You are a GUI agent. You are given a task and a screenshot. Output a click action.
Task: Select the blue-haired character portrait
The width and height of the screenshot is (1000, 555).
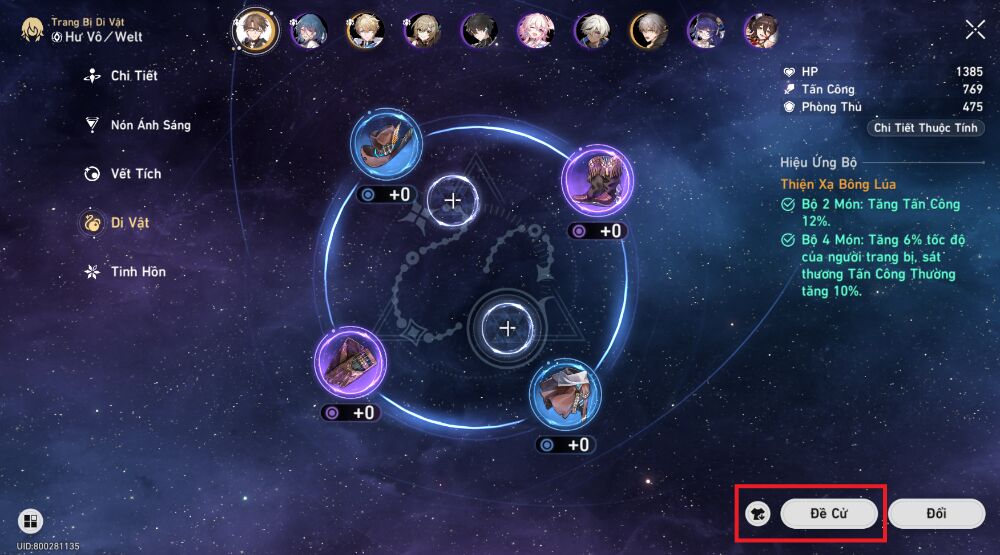(x=307, y=31)
